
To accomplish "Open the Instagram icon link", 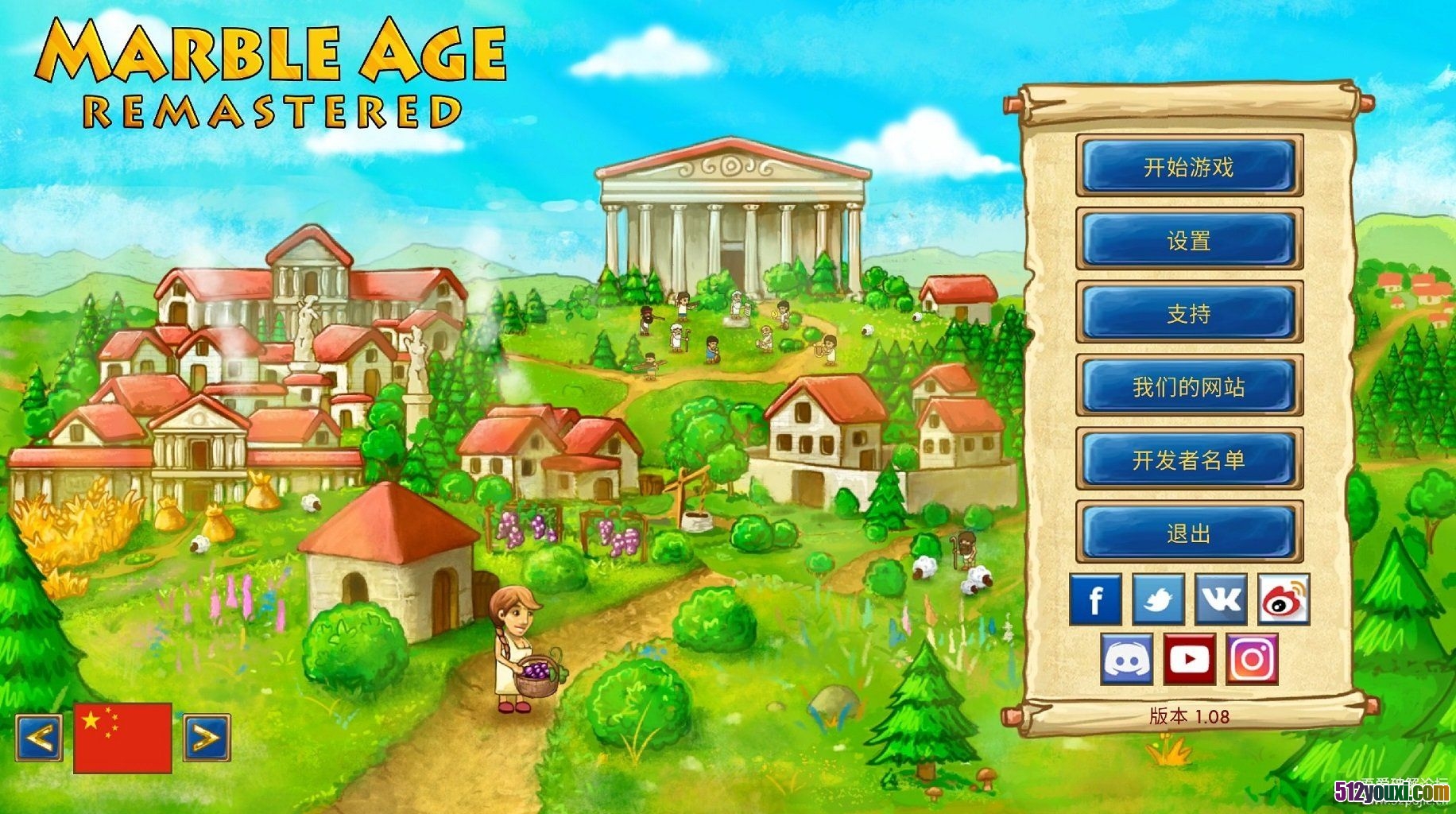I will click(1252, 659).
